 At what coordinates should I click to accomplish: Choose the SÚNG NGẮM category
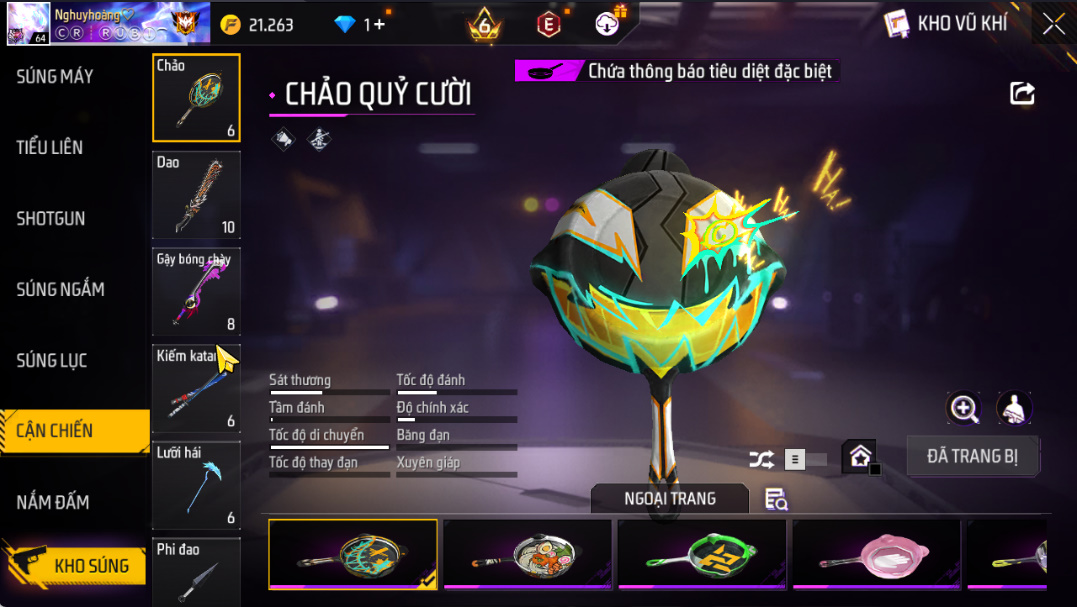[x=60, y=289]
